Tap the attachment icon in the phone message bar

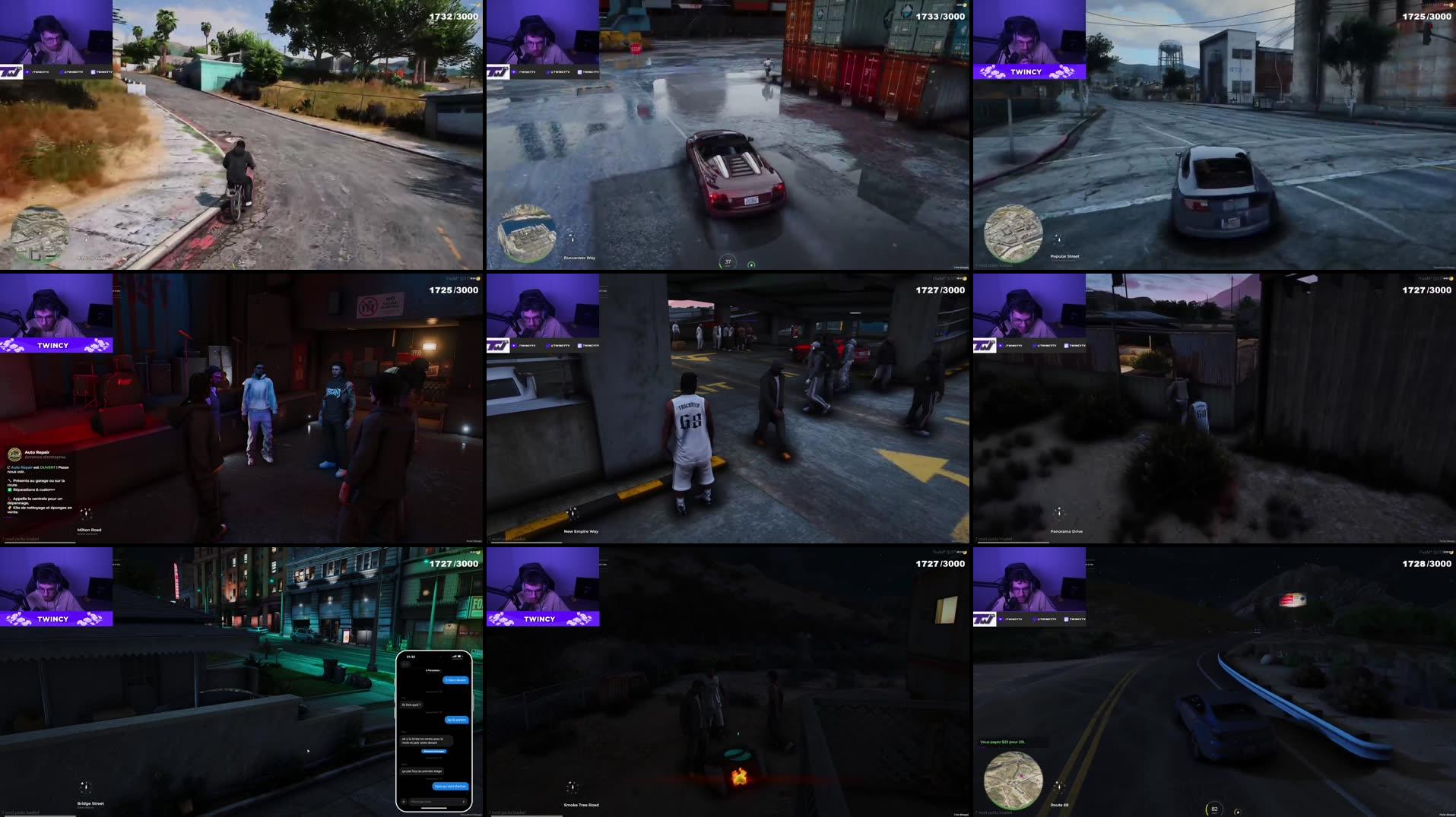tap(404, 801)
